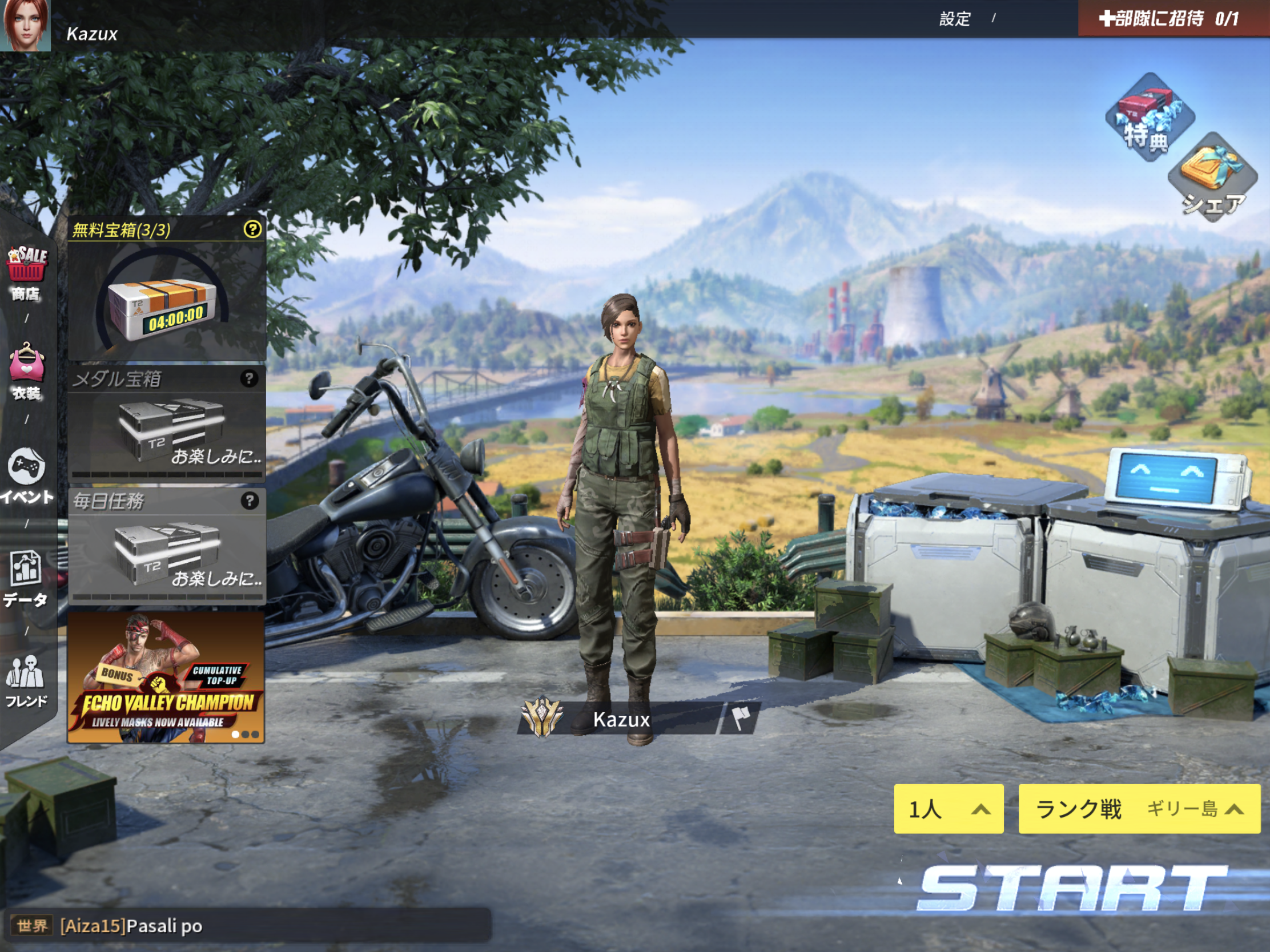Change the ランク戦 game mode selector
The width and height of the screenshot is (1270, 952).
(1139, 809)
